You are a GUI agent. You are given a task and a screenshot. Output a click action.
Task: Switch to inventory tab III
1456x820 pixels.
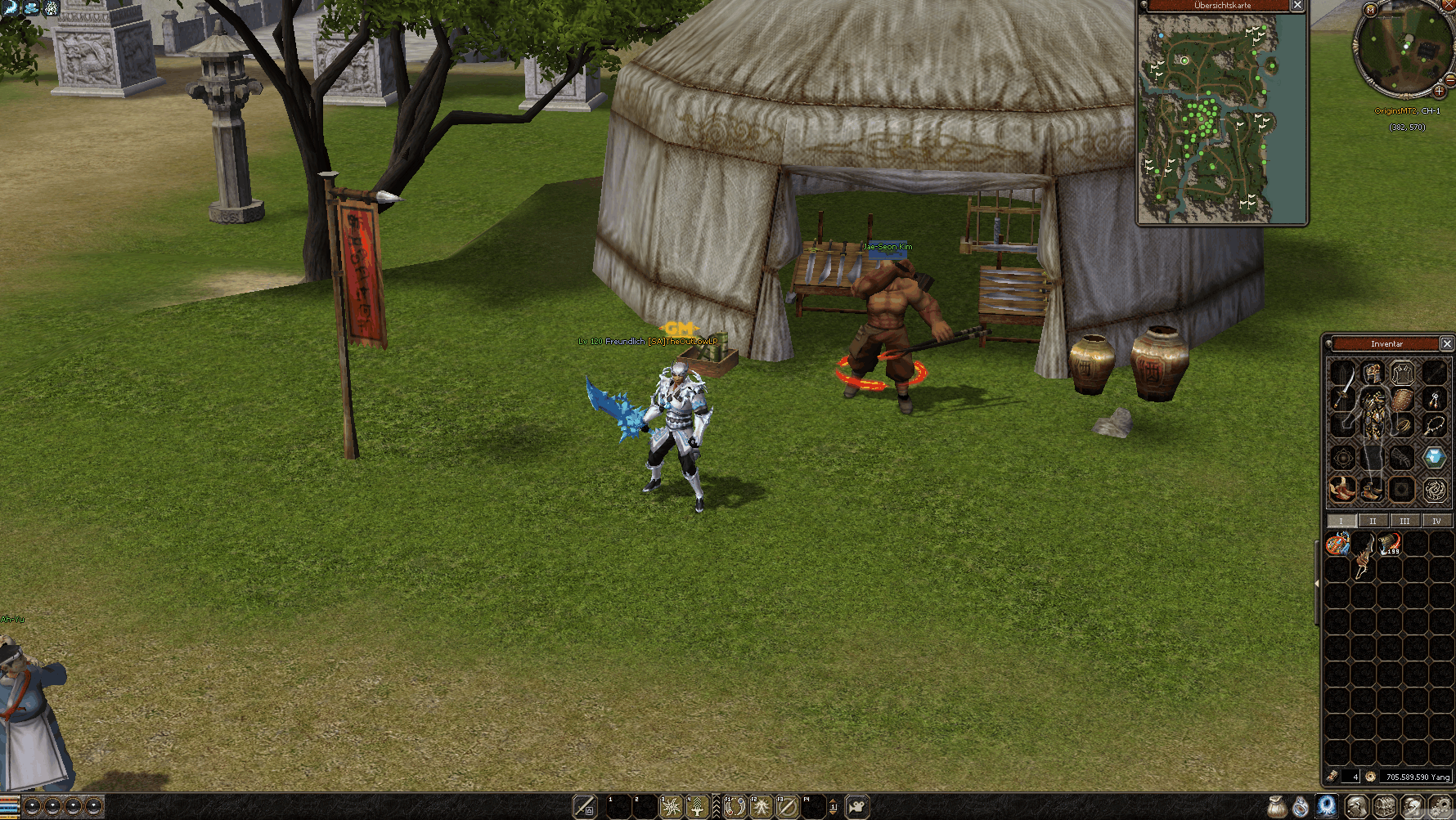[1404, 521]
